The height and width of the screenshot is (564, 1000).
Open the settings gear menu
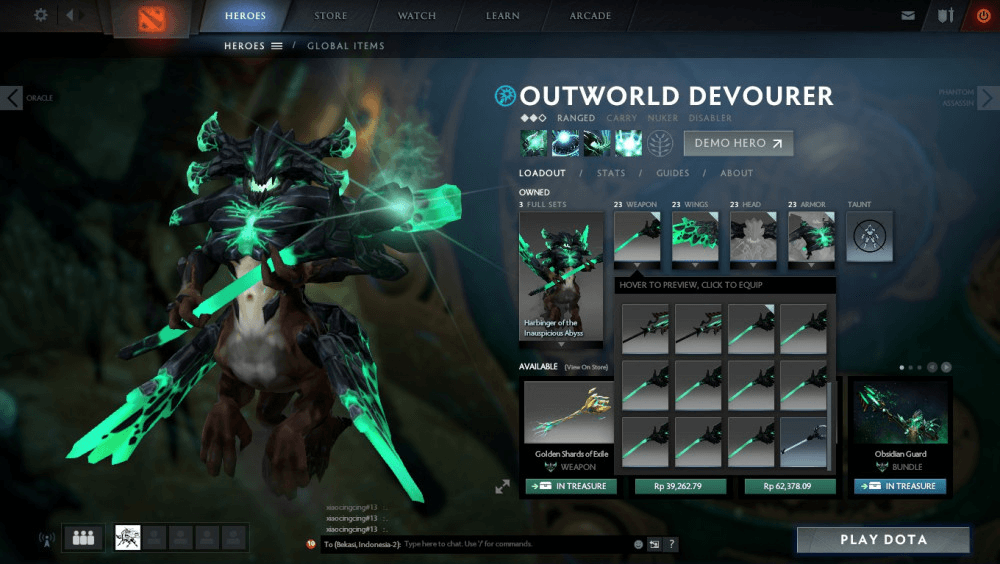tap(41, 15)
